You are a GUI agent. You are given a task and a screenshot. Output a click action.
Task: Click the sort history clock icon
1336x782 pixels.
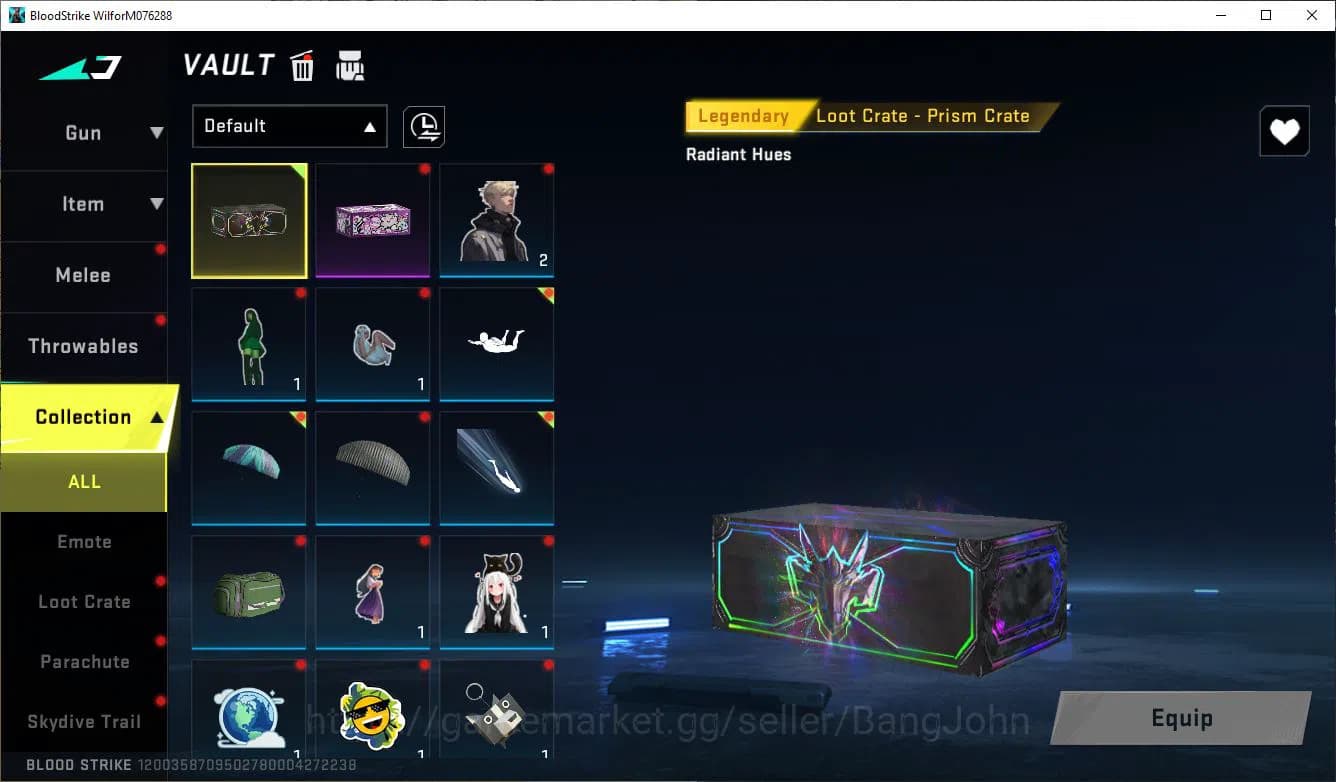[423, 126]
